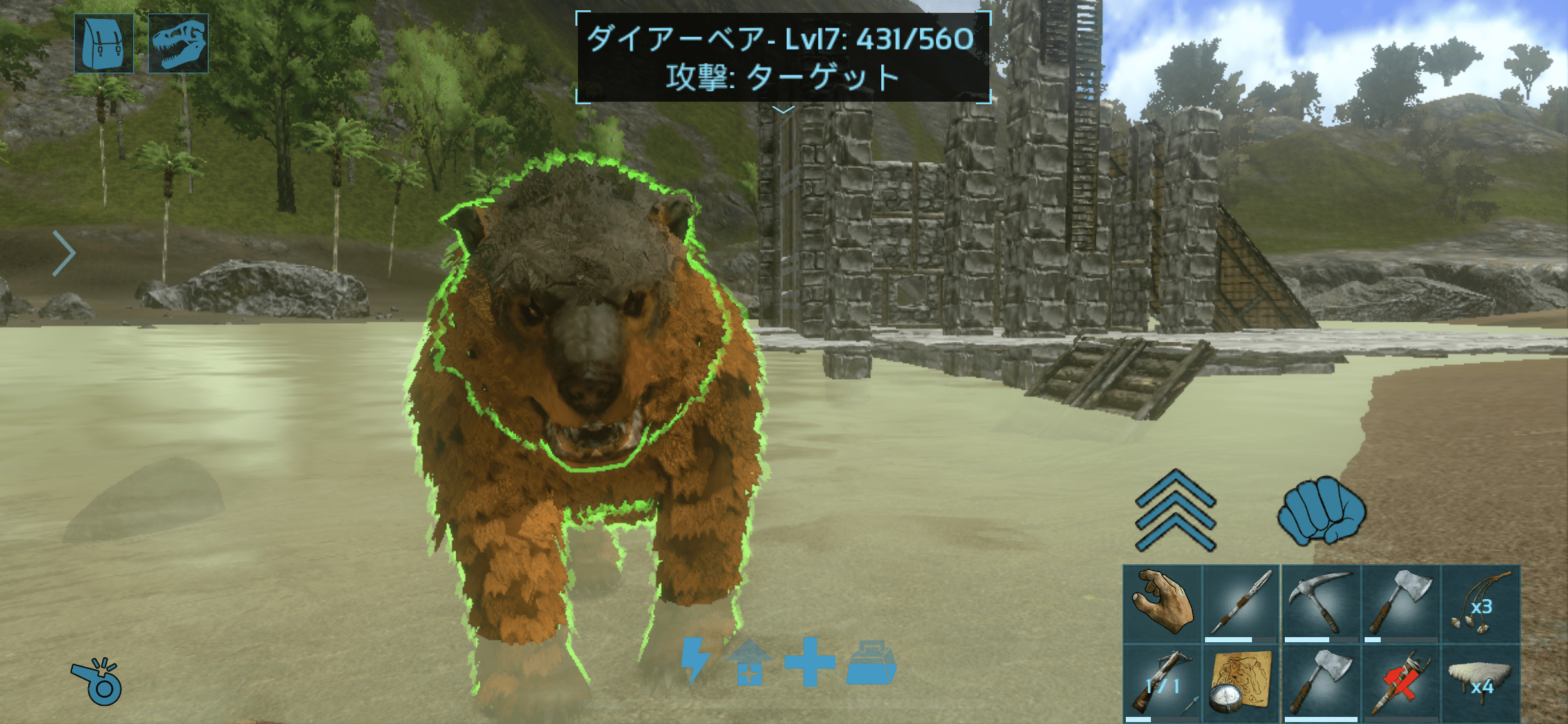Equip the crossbow showing 1/1 ammo
This screenshot has width=1568, height=724.
point(1162,684)
